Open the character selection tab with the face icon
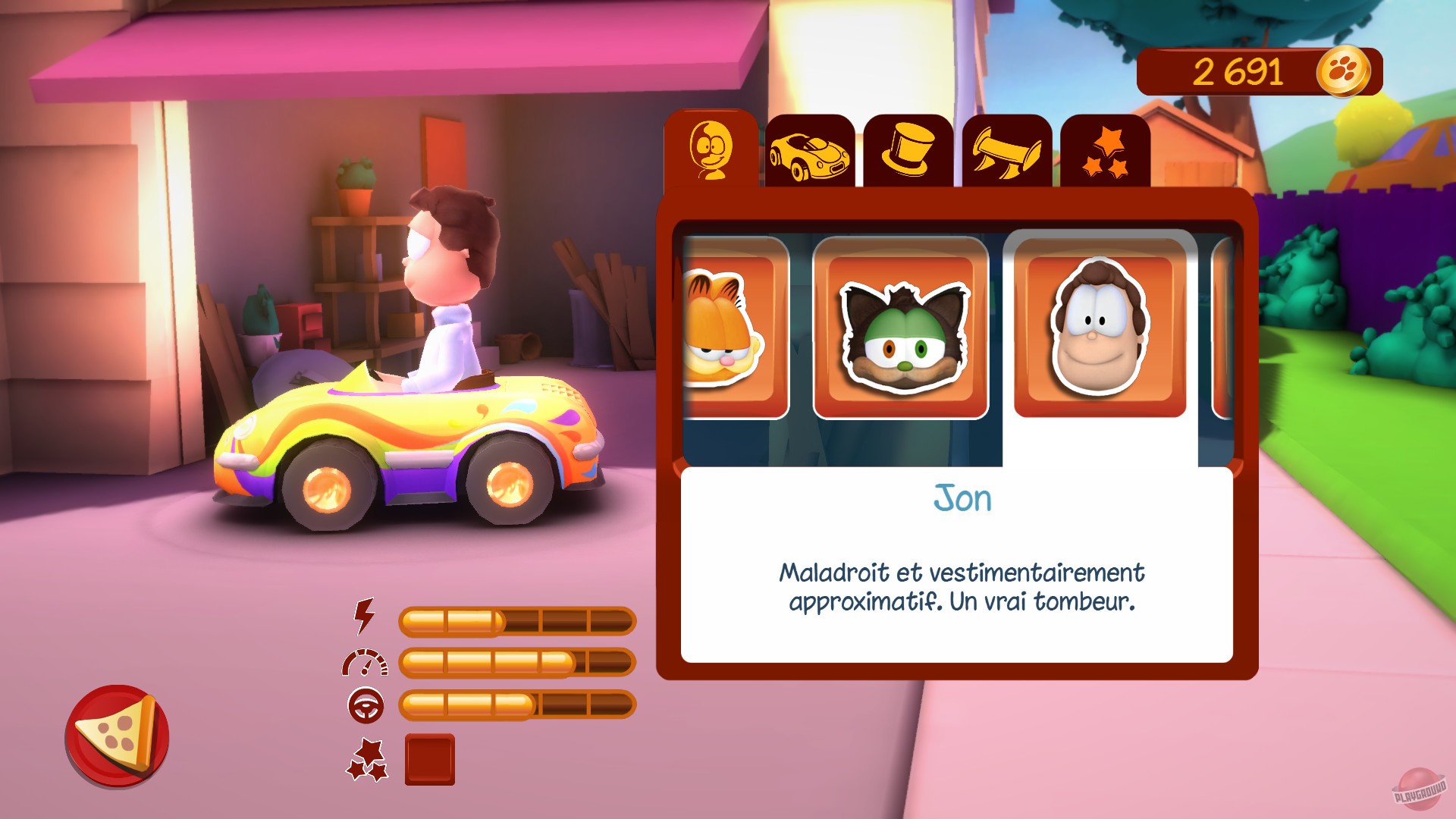The width and height of the screenshot is (1456, 819). coord(709,150)
